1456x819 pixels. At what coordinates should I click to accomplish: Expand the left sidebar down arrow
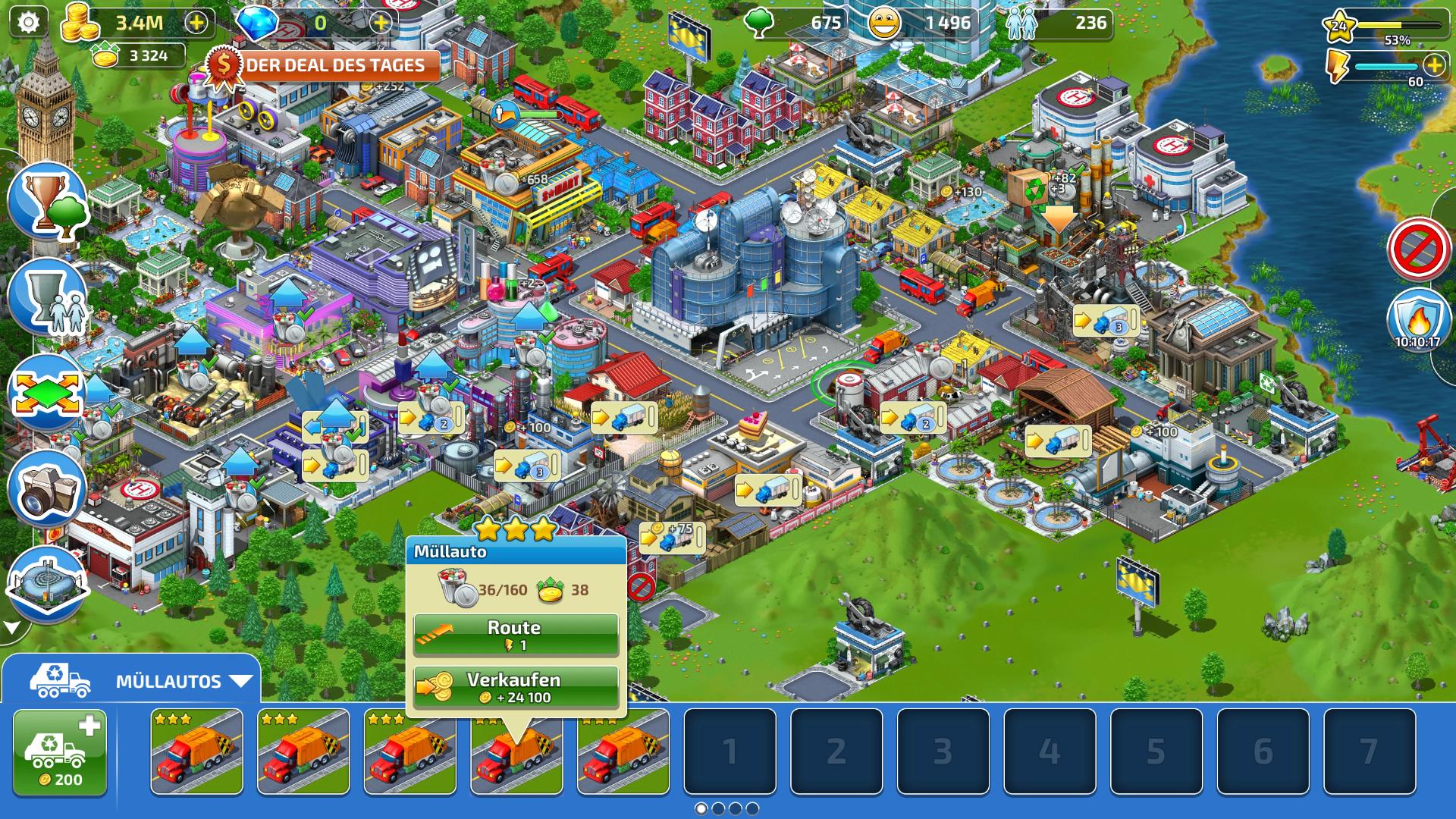pos(12,628)
